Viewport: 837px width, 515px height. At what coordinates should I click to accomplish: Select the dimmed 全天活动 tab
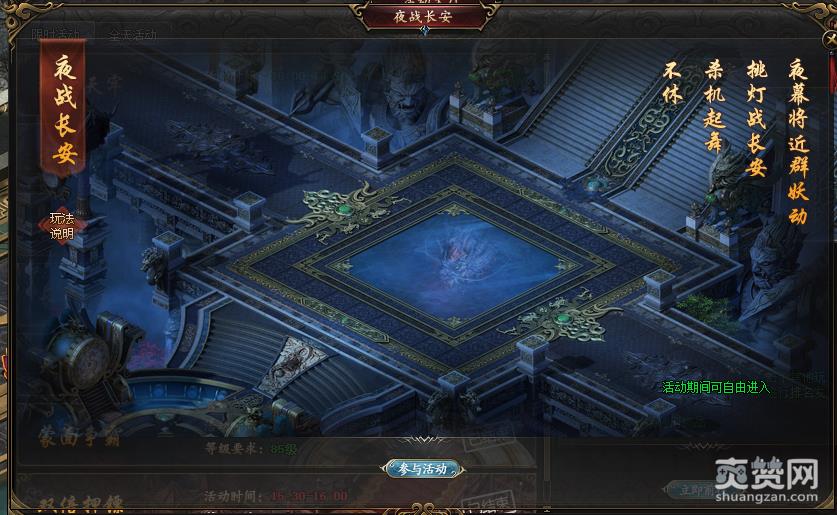point(133,34)
